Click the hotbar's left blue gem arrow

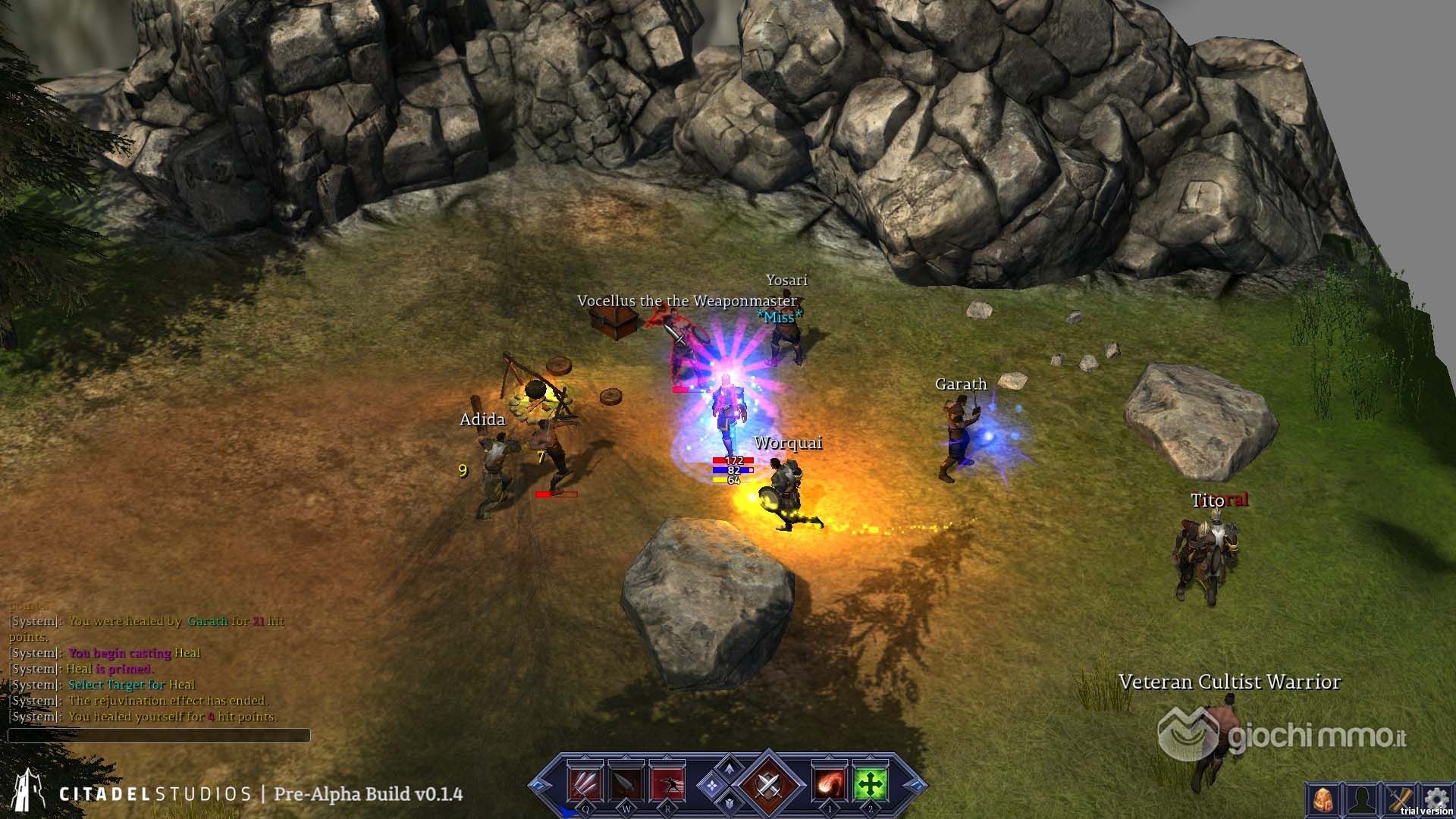pos(541,785)
